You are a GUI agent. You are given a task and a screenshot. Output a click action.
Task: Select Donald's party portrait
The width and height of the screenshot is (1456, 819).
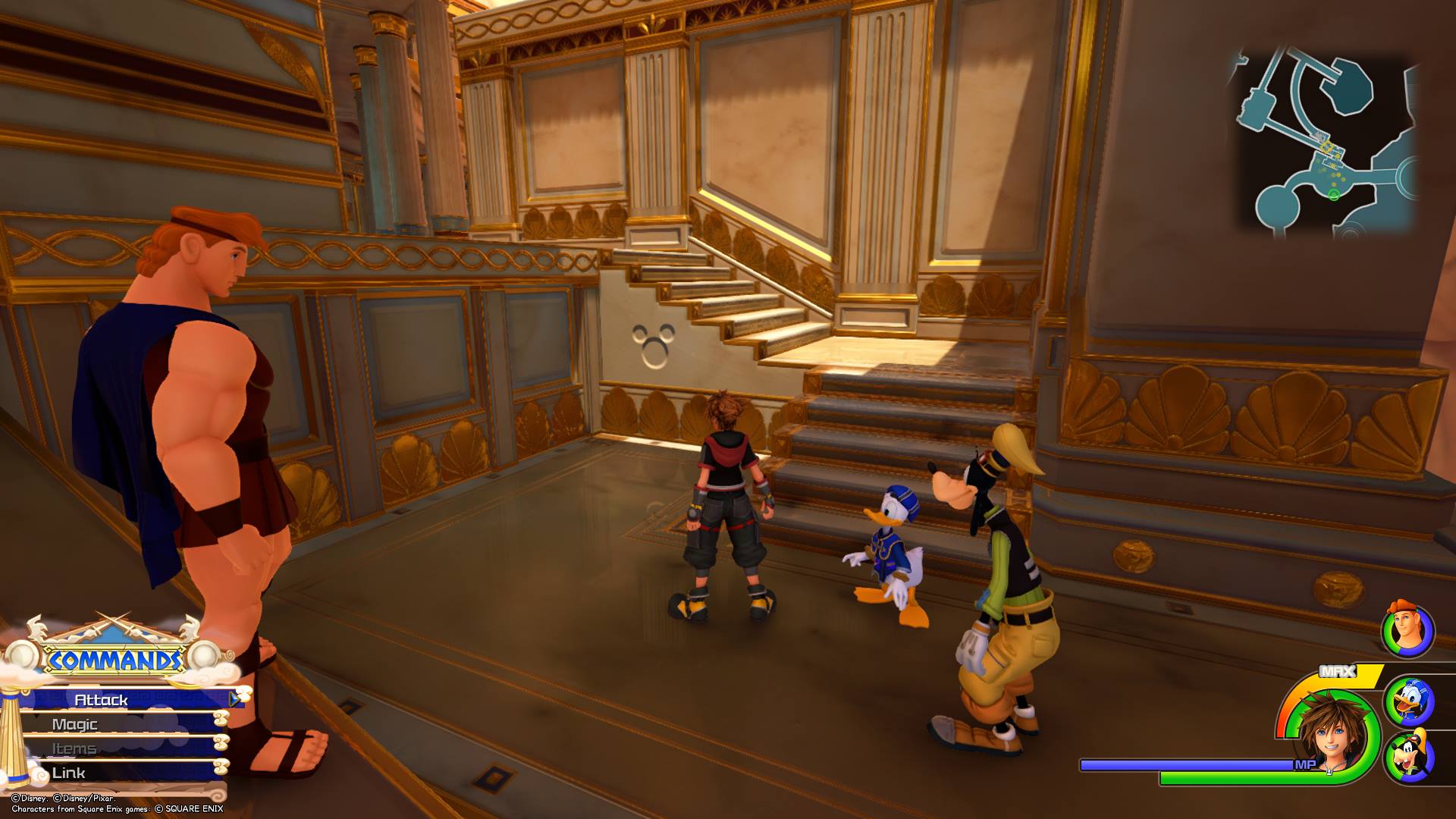click(1409, 701)
